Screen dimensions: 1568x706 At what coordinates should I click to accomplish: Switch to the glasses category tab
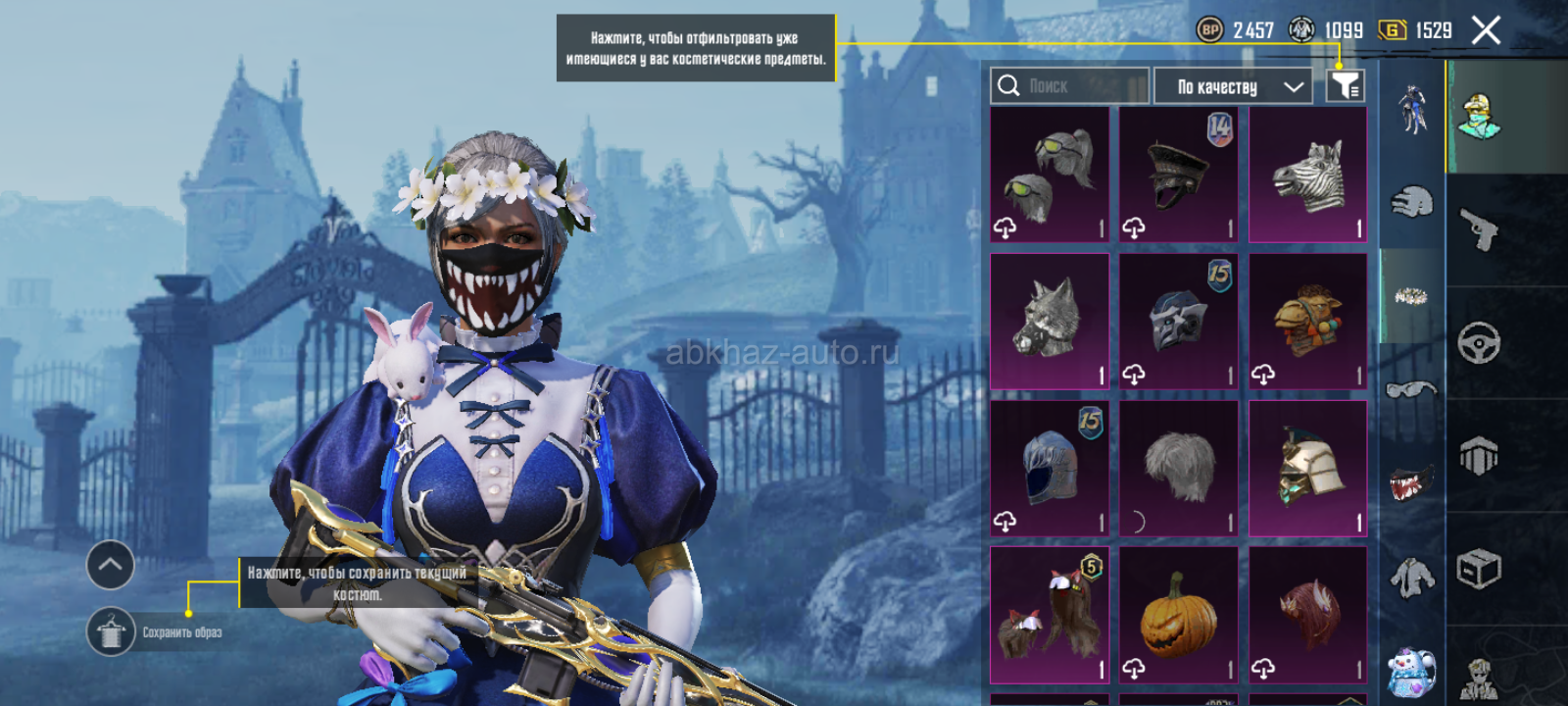pyautogui.click(x=1411, y=389)
